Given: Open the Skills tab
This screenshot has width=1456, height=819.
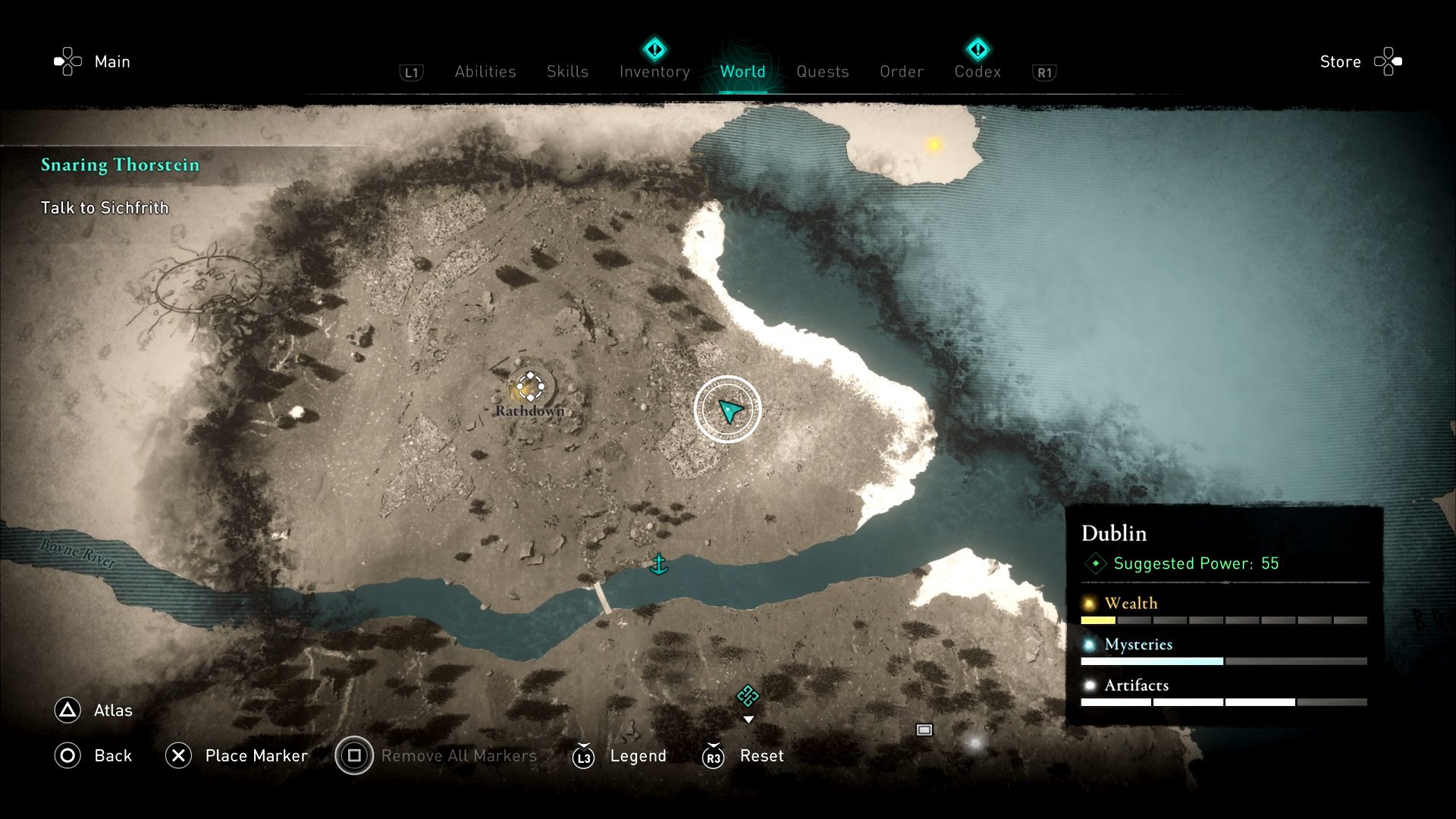Looking at the screenshot, I should (567, 71).
